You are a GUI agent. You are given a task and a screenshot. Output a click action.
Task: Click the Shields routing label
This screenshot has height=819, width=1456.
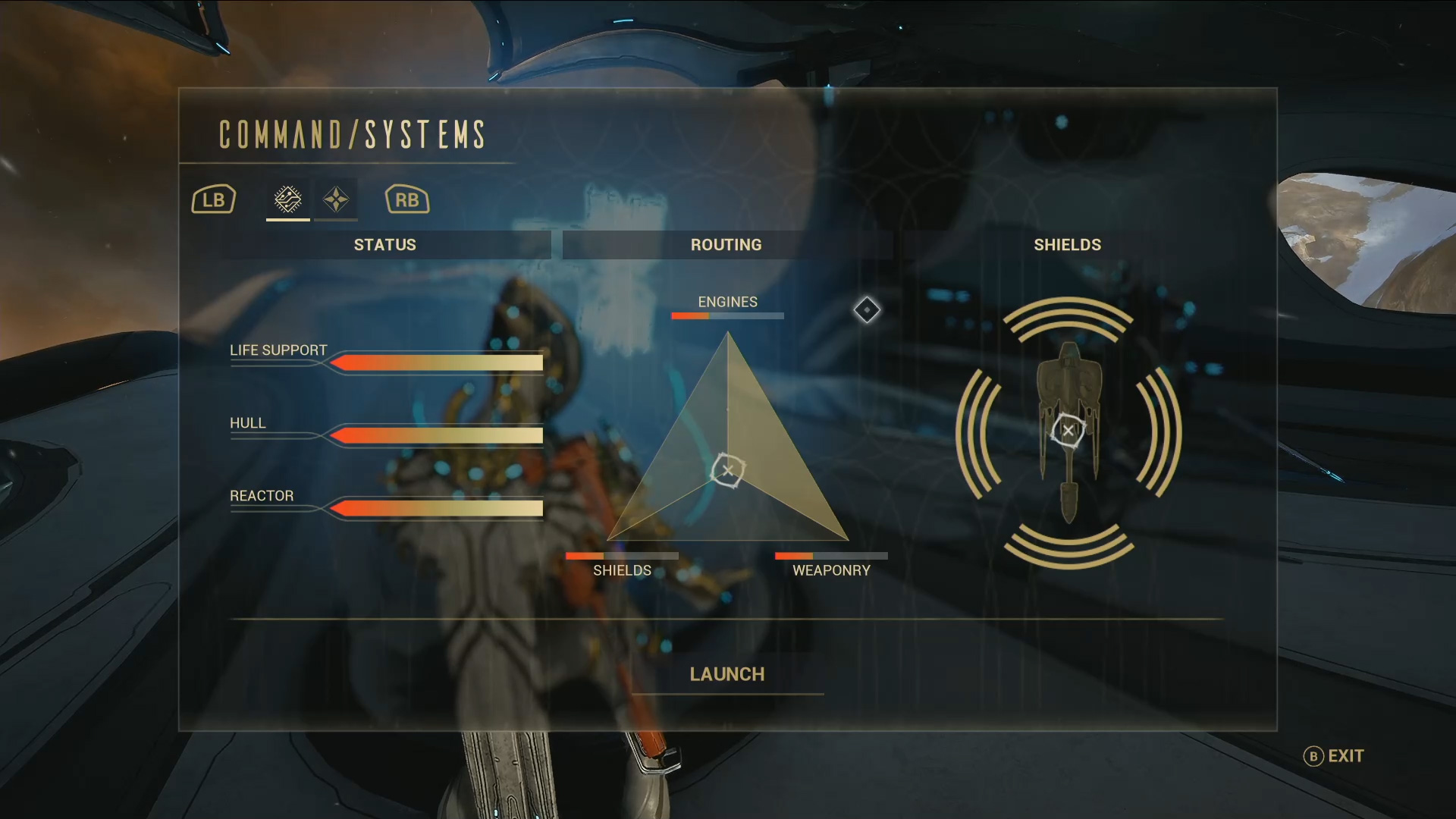(622, 570)
